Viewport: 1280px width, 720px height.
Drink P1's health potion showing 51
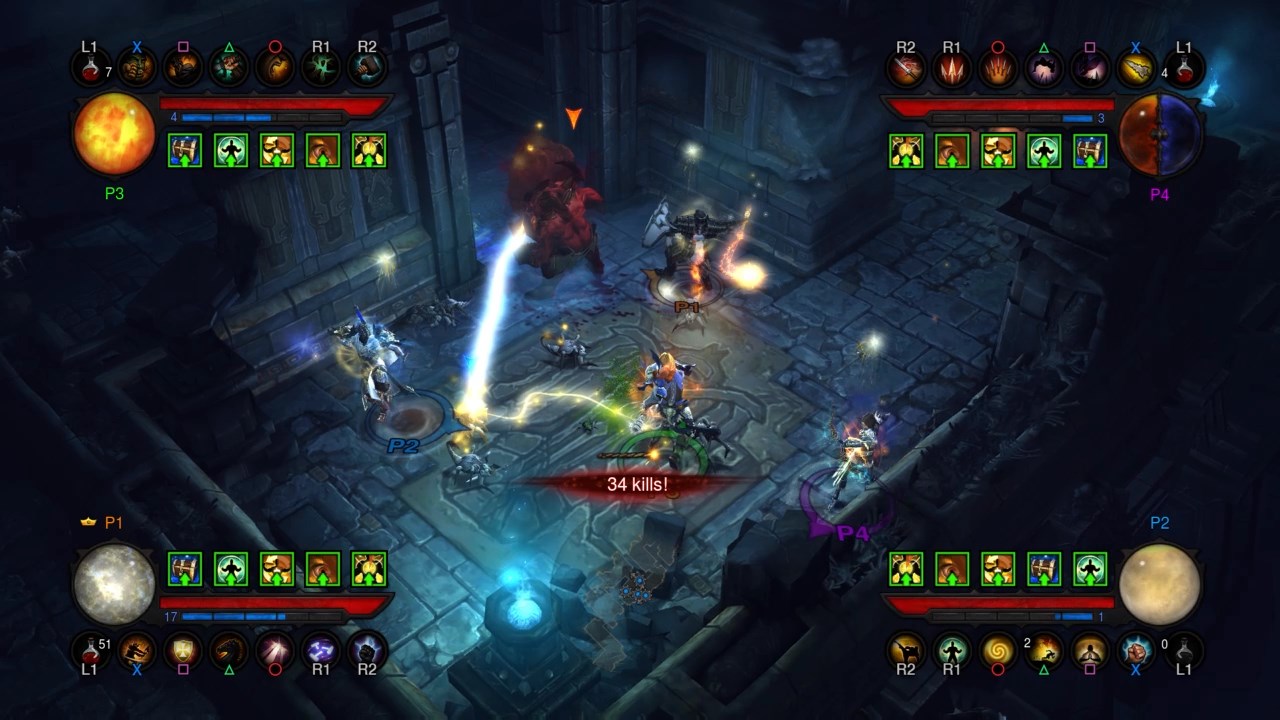click(x=90, y=650)
